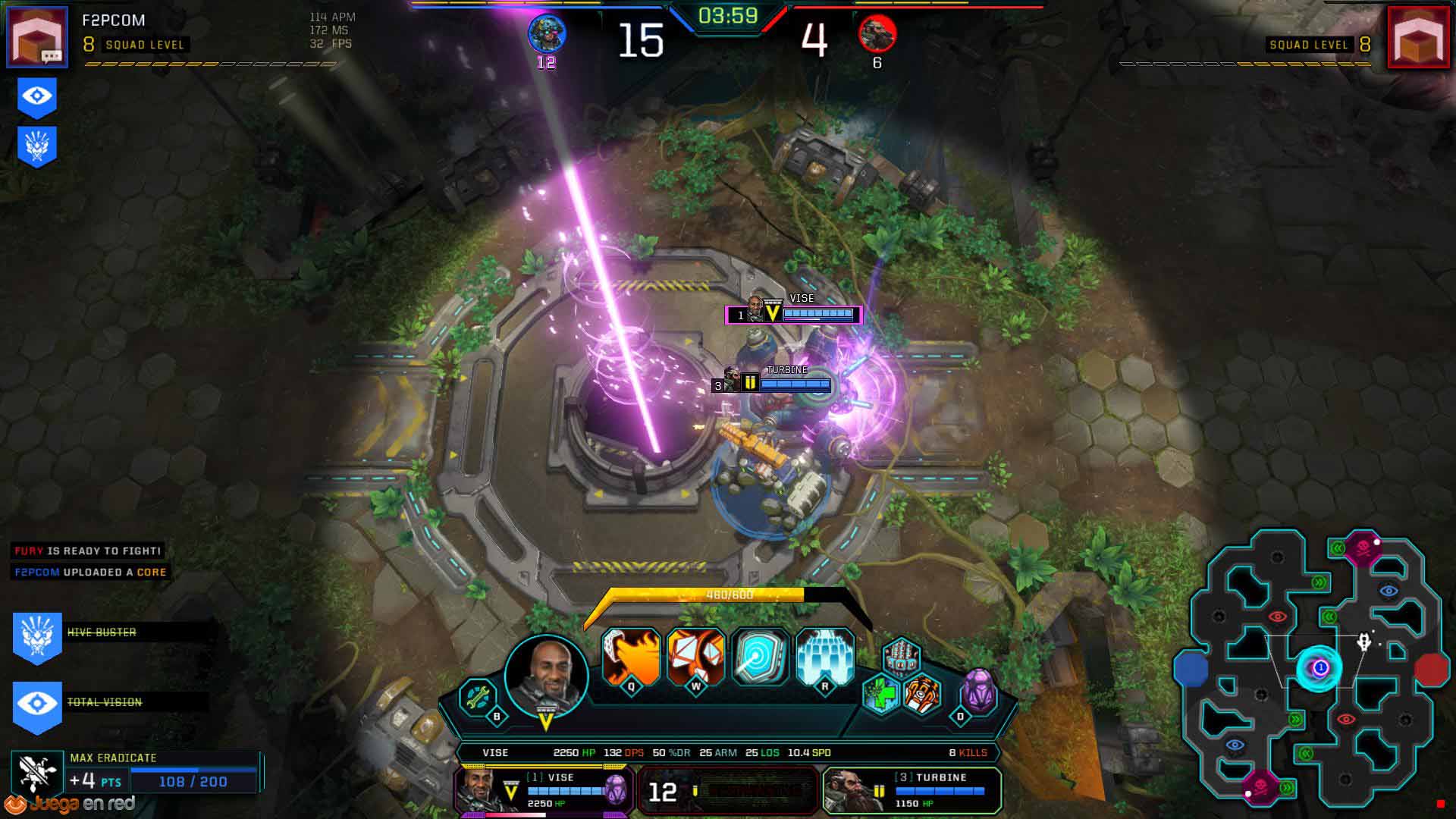Choose the Vise squad member card
This screenshot has height=819, width=1456.
point(543,791)
